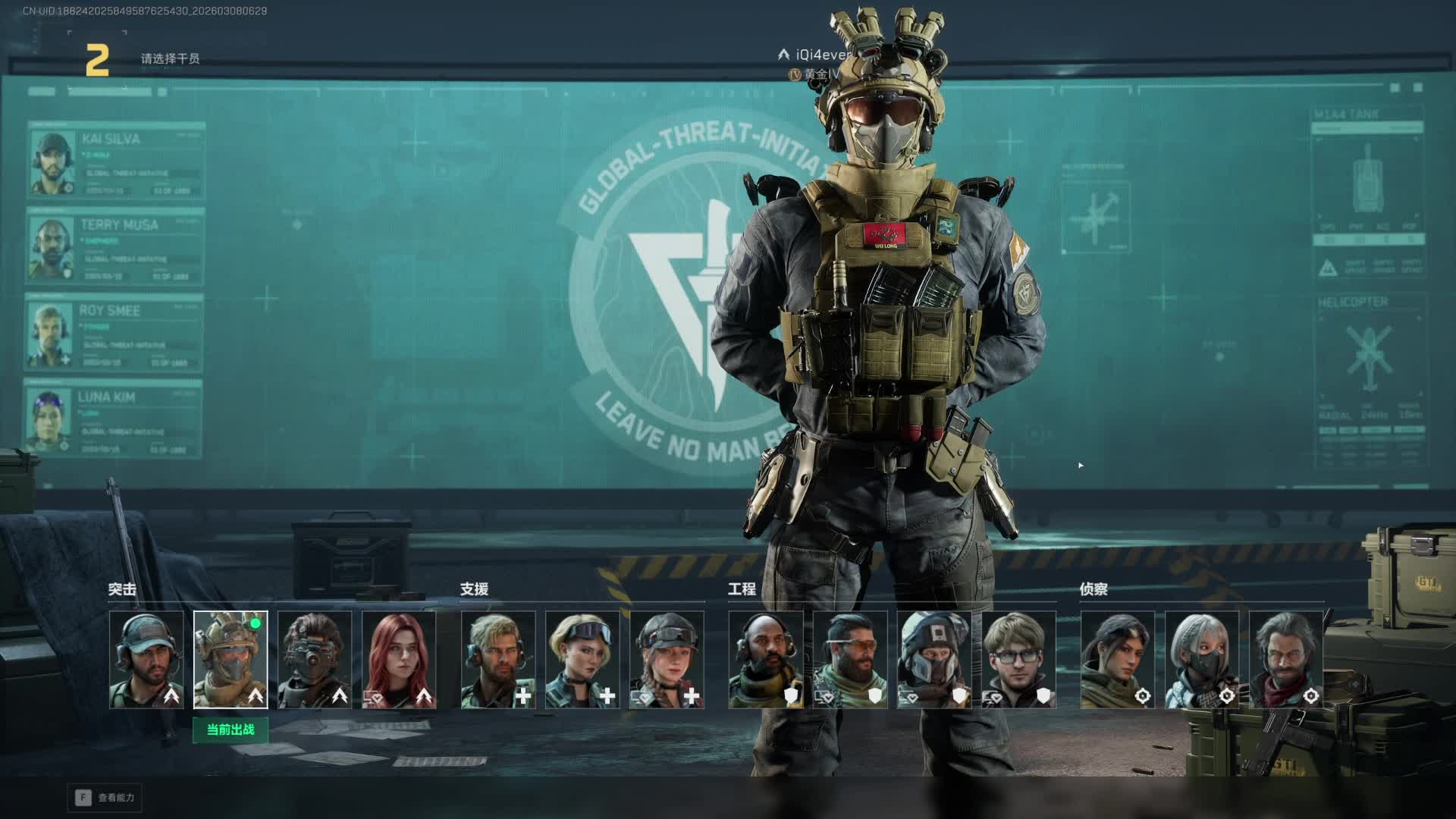Pick the assault operator with night-vision eyepiece

(x=315, y=660)
